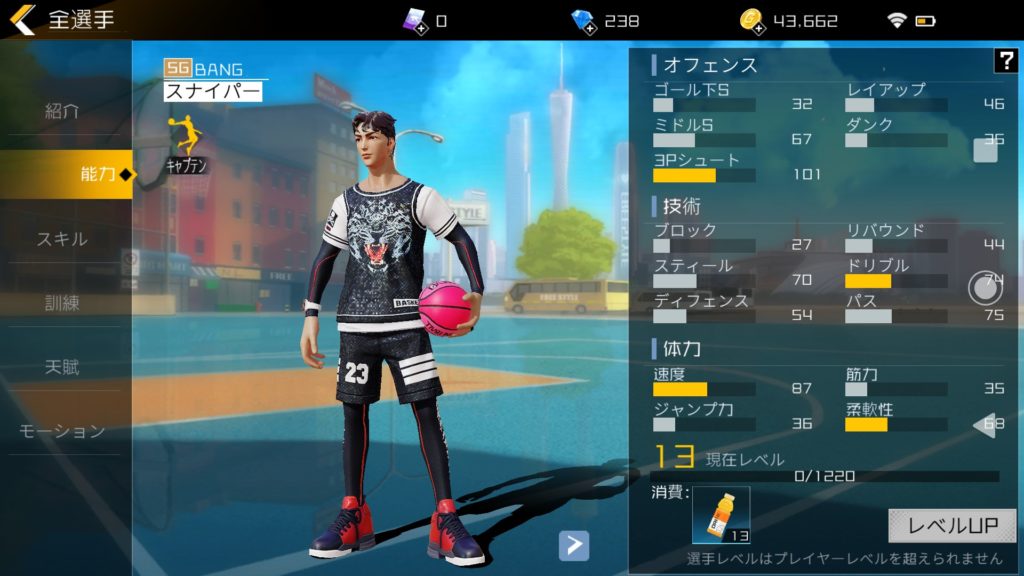Viewport: 1024px width, 576px height.
Task: Open the スキル tab
Action: pos(62,239)
